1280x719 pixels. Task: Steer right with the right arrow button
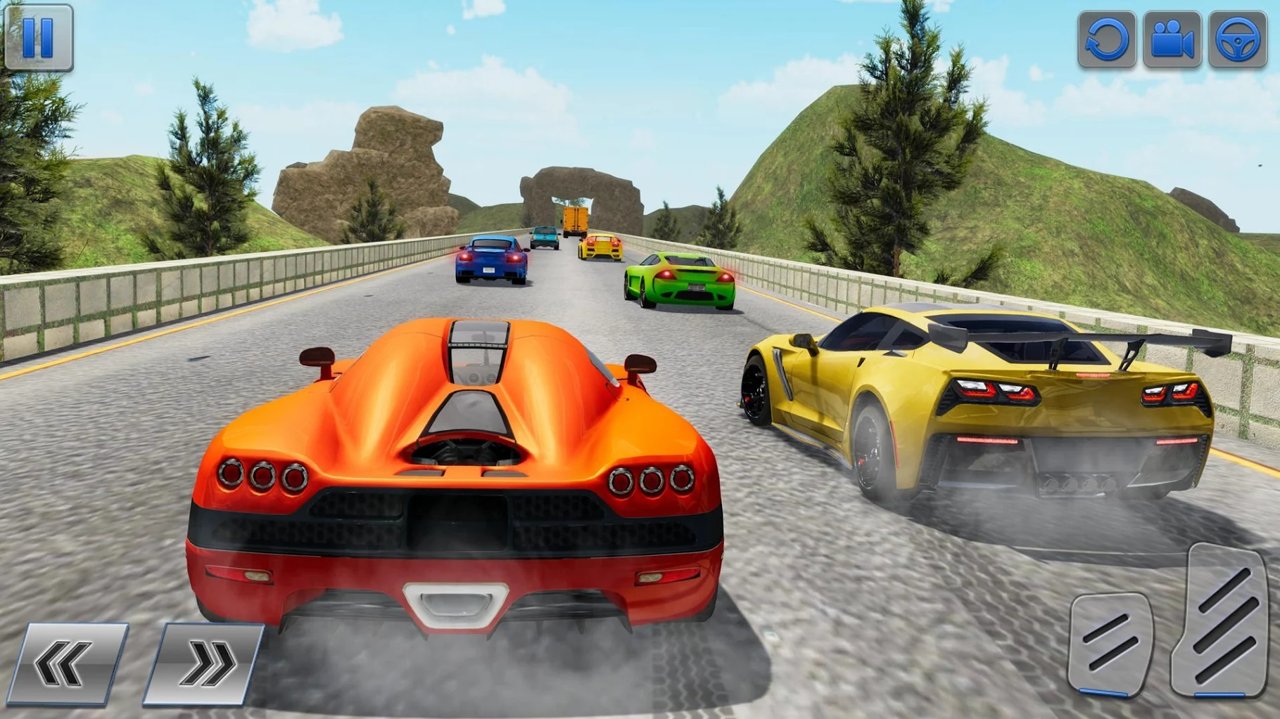coord(204,663)
